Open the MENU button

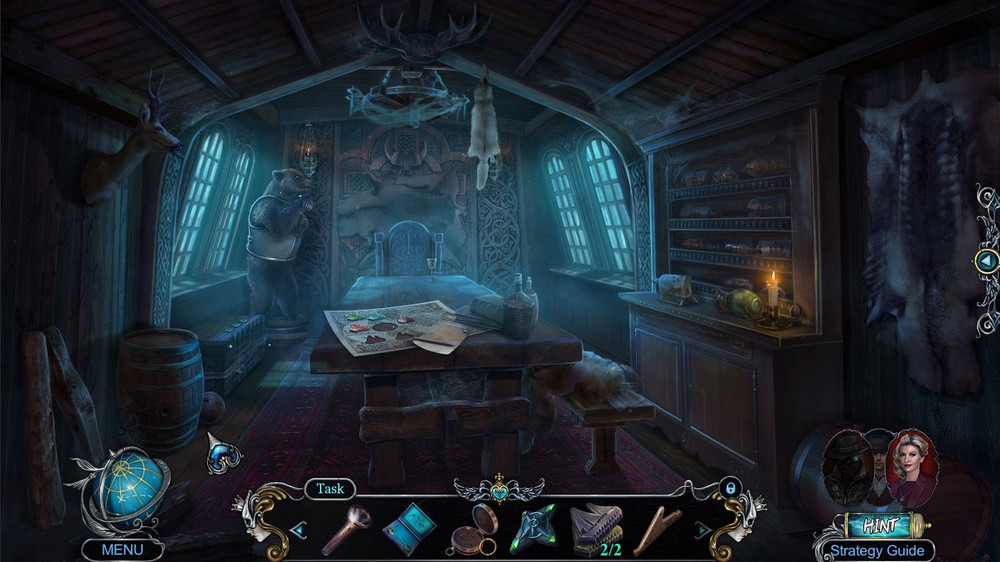pos(122,549)
